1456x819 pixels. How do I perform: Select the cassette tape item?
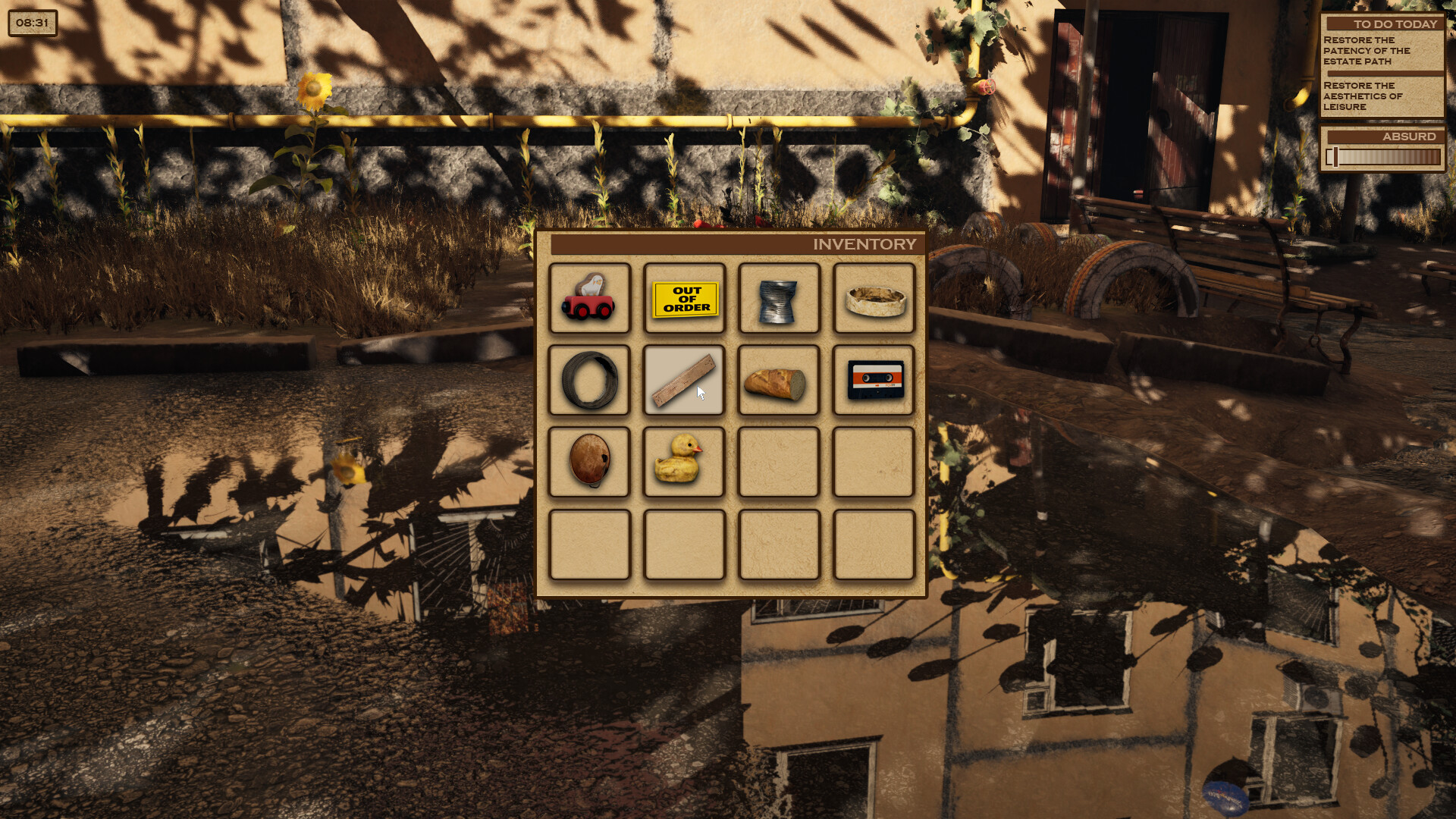tap(873, 381)
